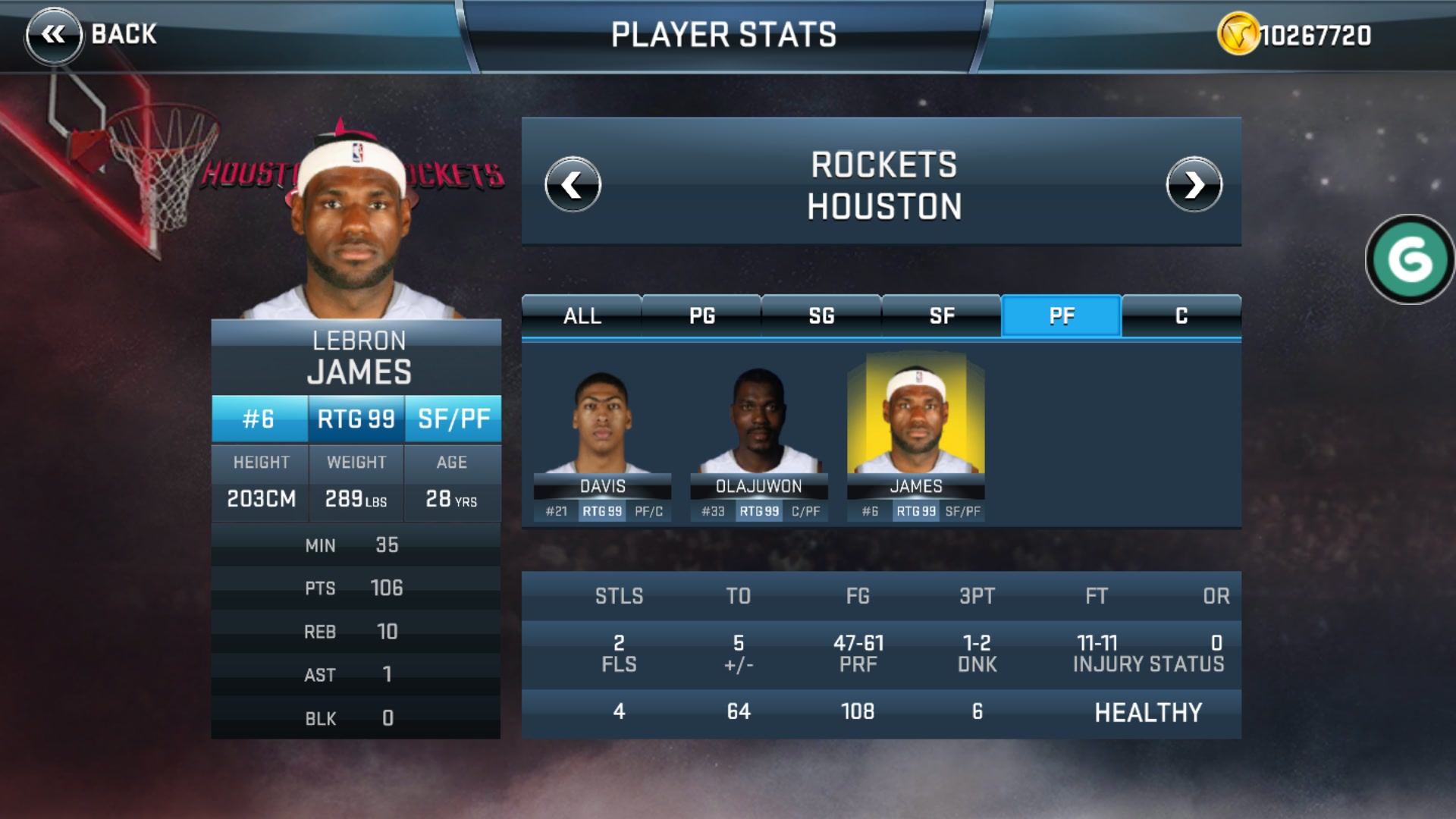Screen dimensions: 1456x819
Task: Switch to previous team with left arrow
Action: (573, 184)
